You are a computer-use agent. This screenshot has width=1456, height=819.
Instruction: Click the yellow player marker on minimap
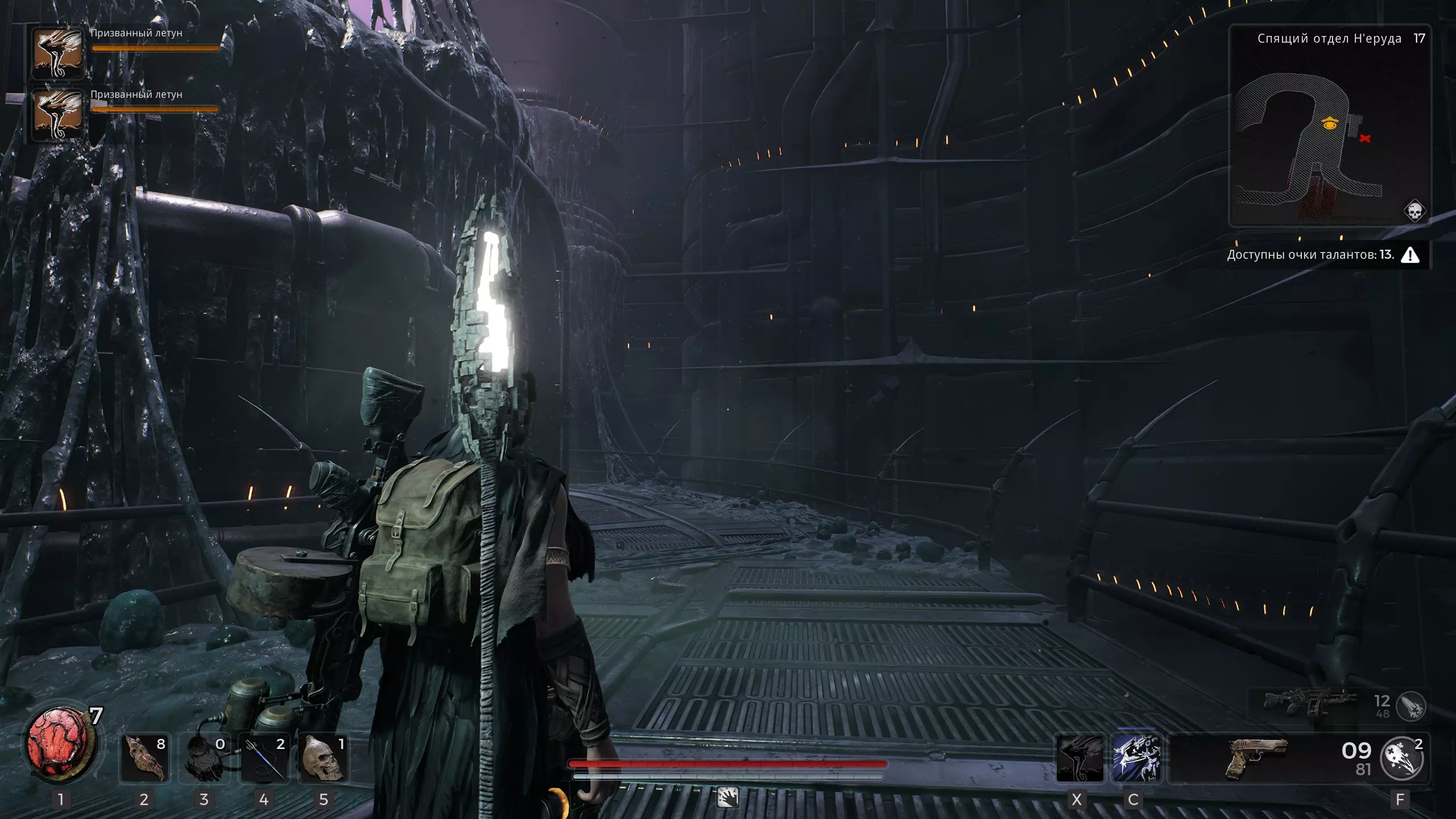pyautogui.click(x=1329, y=123)
